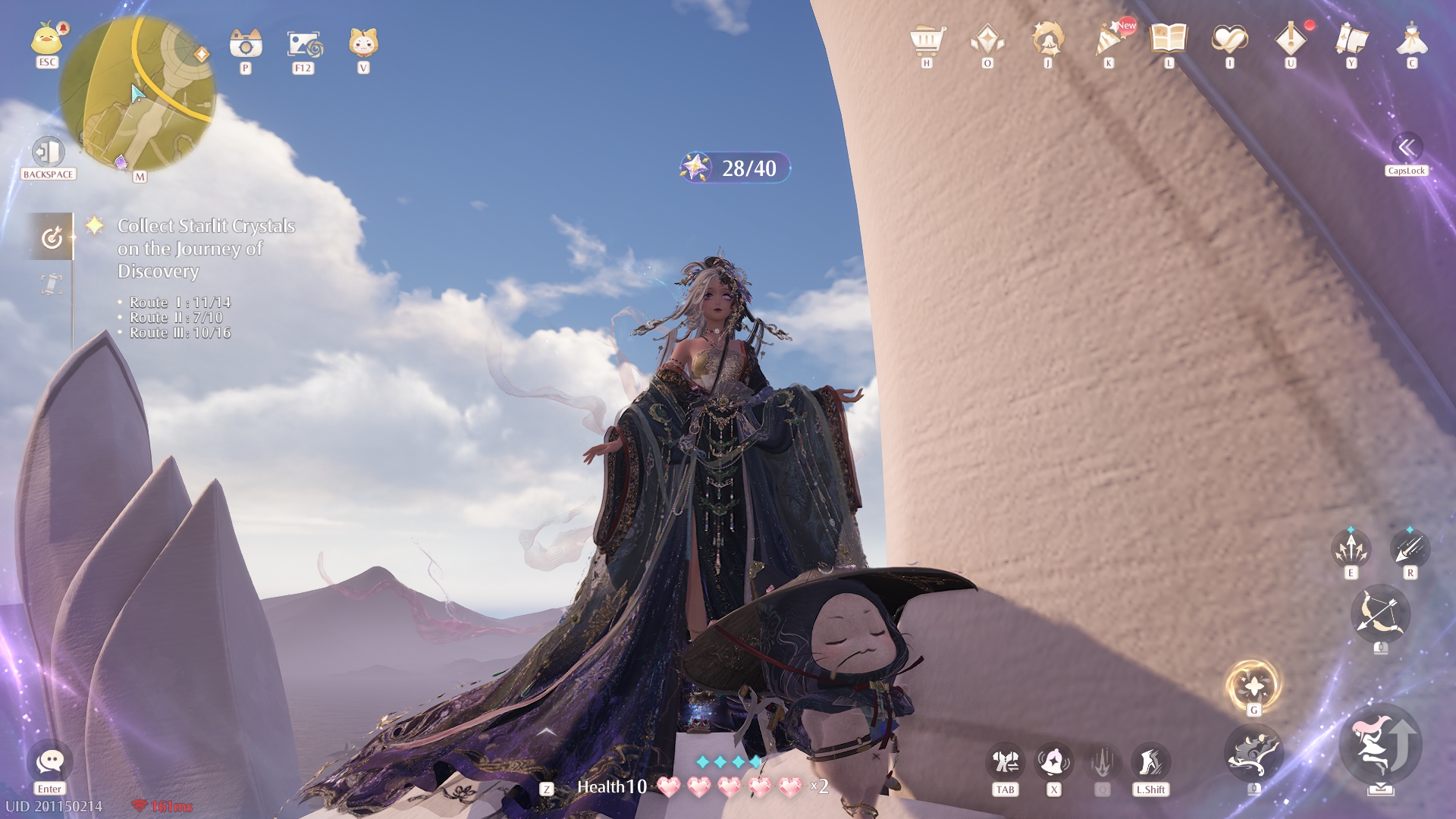Click the quest tracking swirl tab
The height and width of the screenshot is (819, 1456).
(52, 238)
